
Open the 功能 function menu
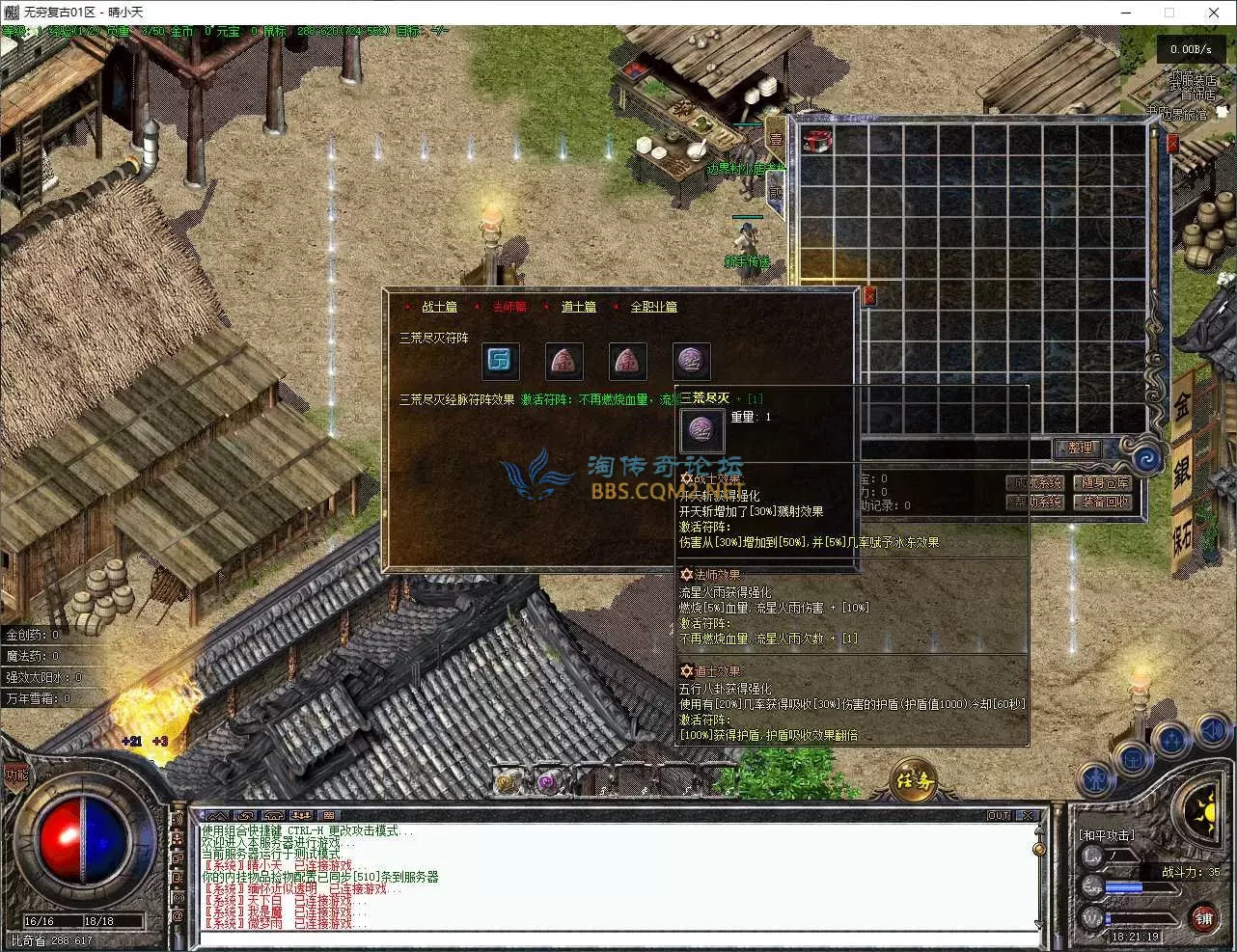(16, 775)
